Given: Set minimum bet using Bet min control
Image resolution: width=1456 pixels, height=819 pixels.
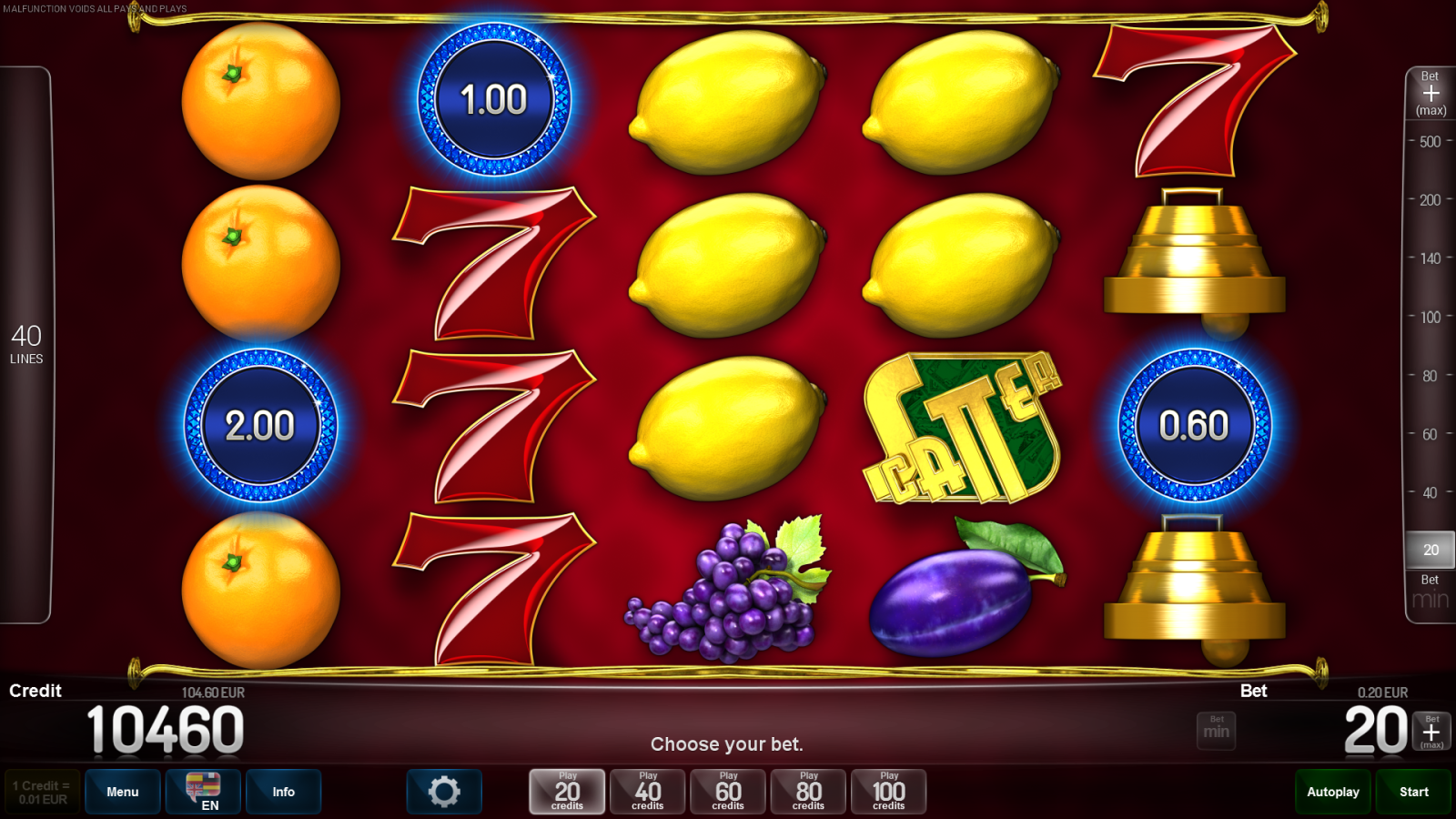Looking at the screenshot, I should pos(1217,730).
